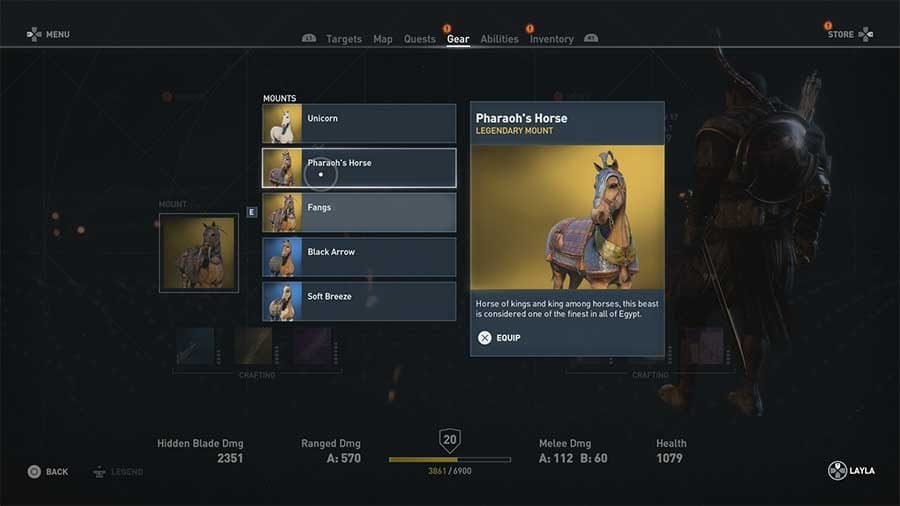Select the Fangs mount
This screenshot has height=506, width=900.
[358, 212]
